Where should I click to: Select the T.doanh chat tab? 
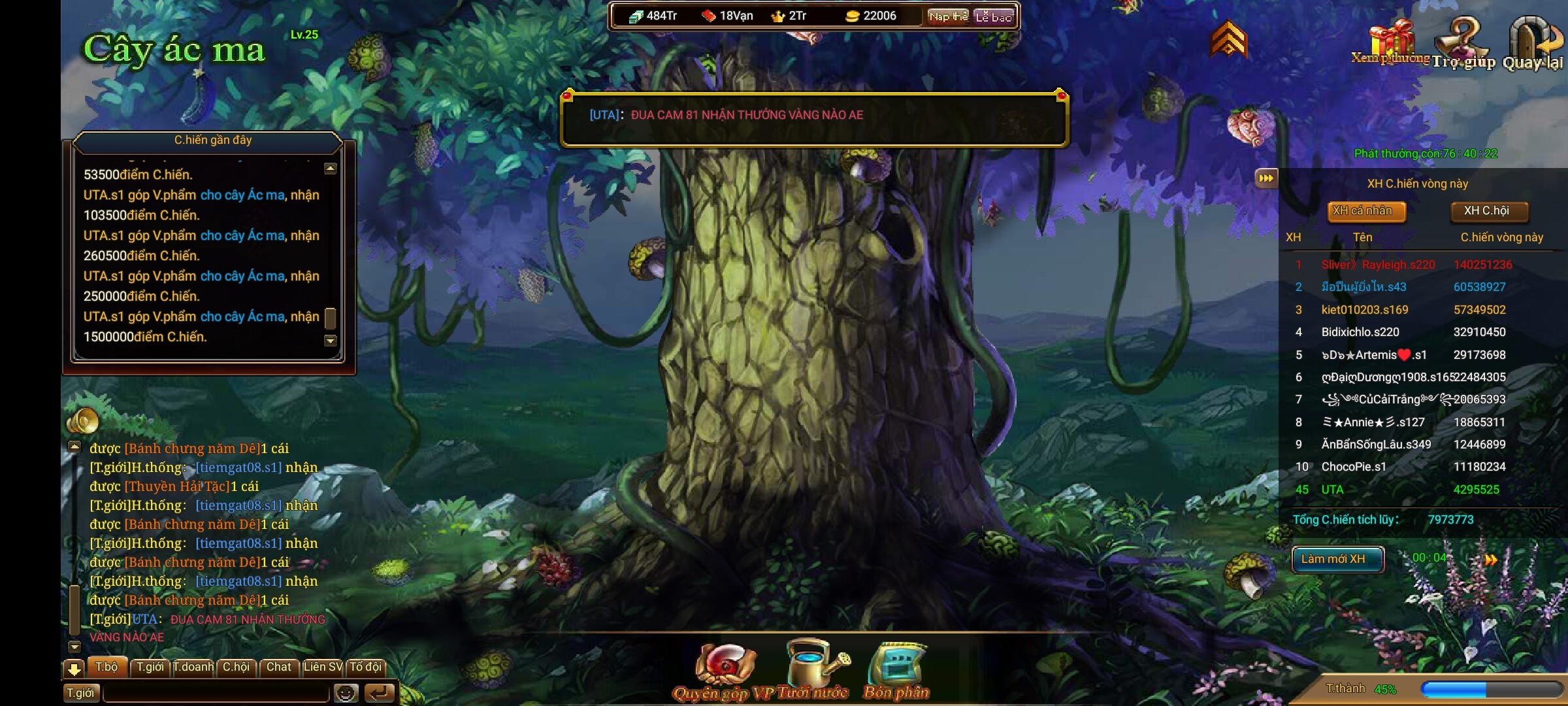point(193,667)
